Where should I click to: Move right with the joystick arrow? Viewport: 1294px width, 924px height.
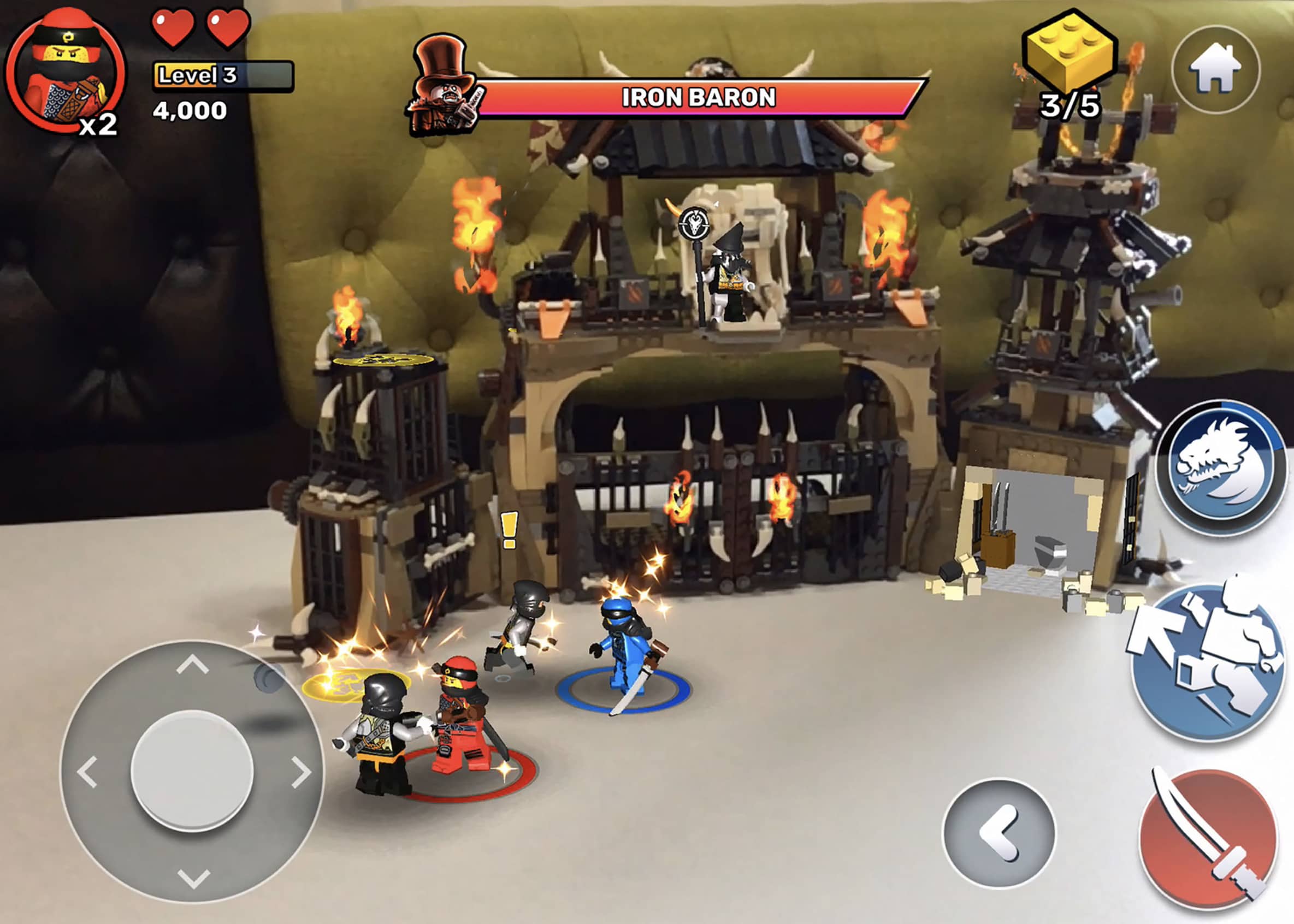300,772
